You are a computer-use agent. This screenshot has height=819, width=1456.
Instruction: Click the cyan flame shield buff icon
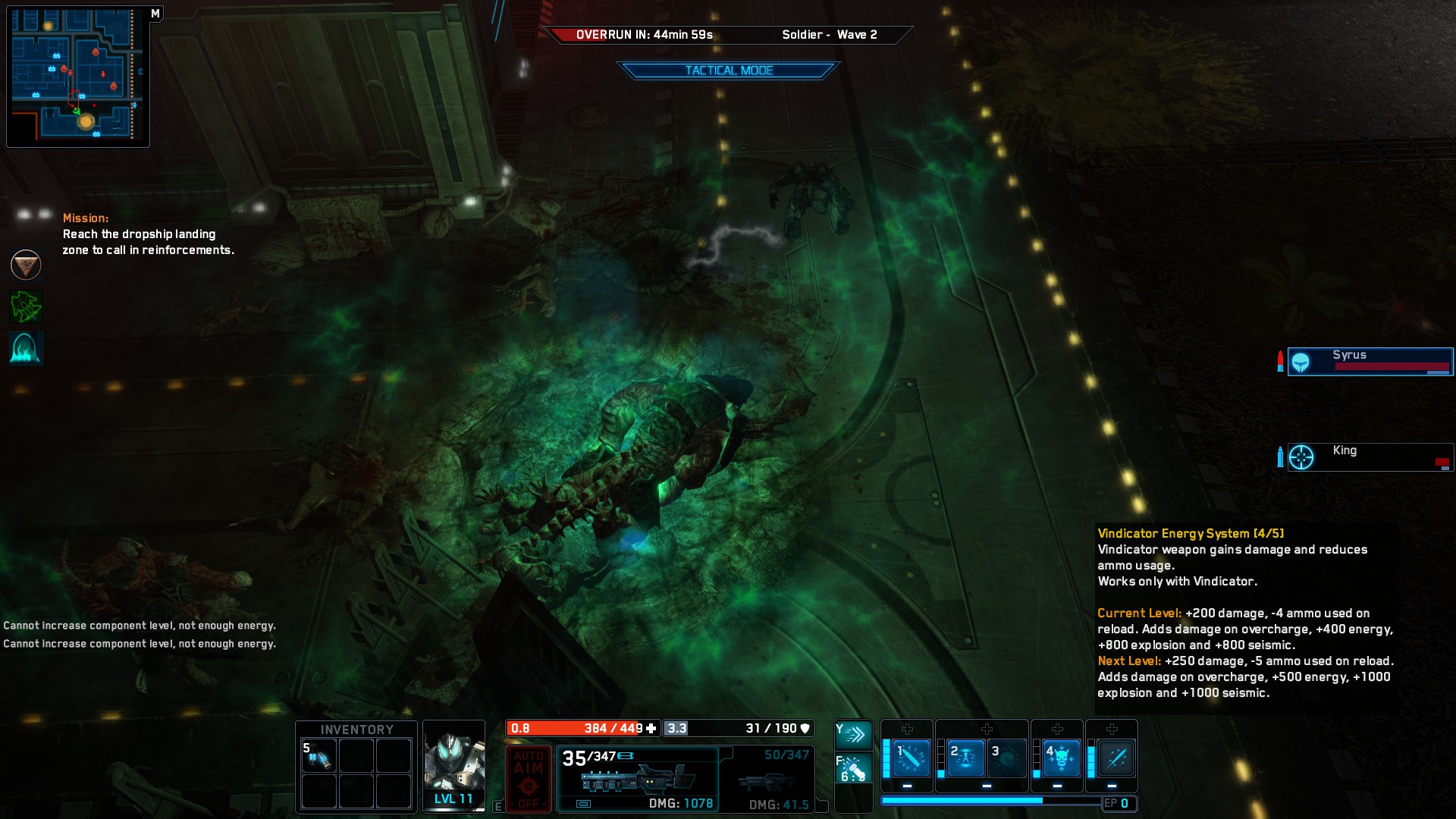(x=26, y=349)
